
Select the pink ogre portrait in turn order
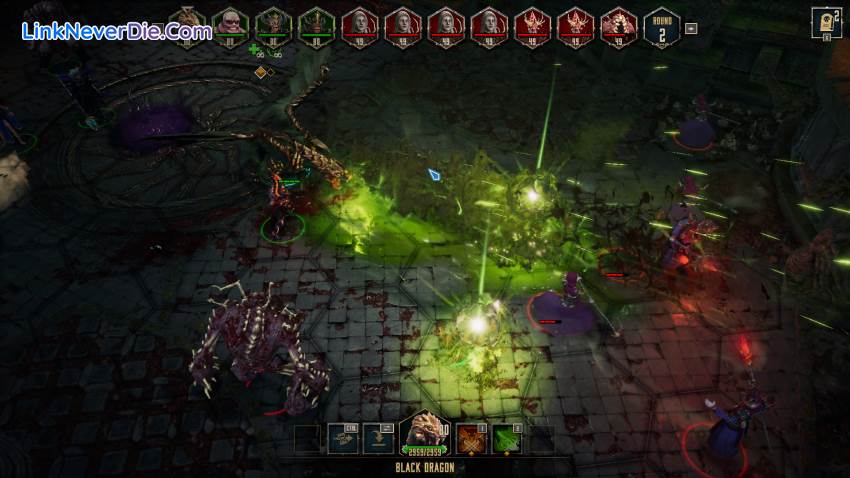[x=231, y=24]
